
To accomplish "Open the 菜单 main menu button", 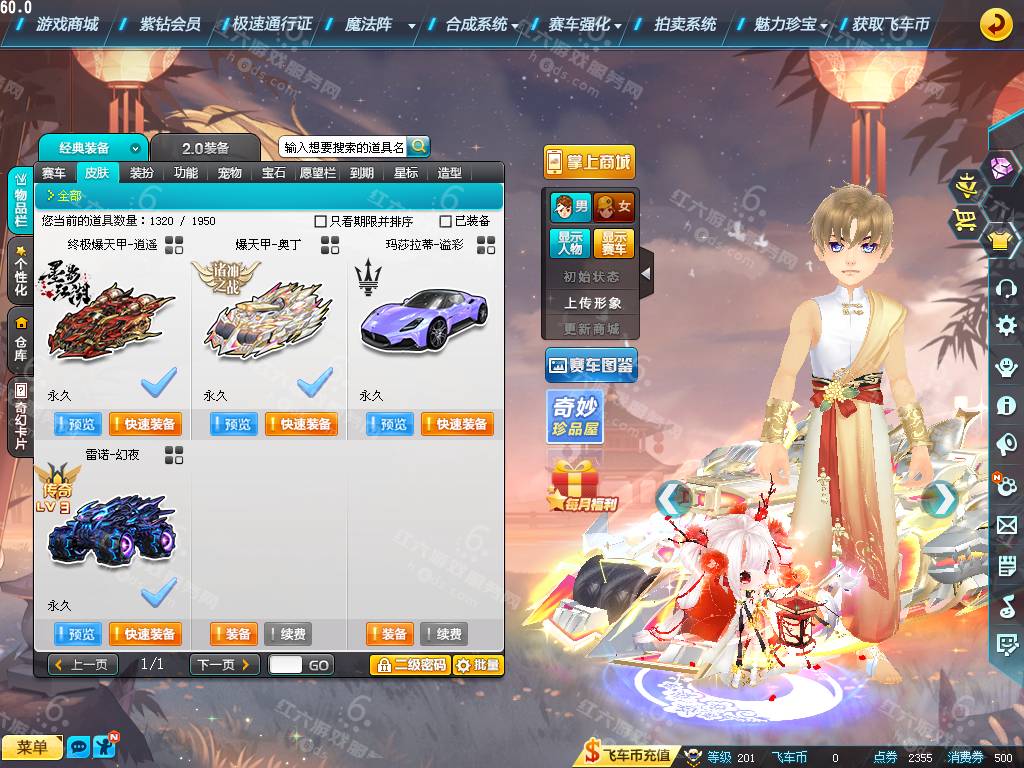I will (32, 747).
